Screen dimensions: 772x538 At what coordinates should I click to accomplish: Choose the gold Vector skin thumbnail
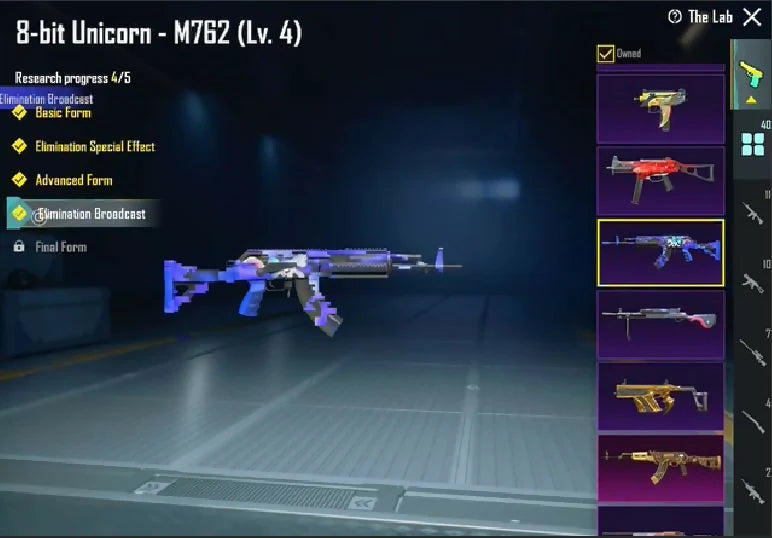(x=660, y=397)
